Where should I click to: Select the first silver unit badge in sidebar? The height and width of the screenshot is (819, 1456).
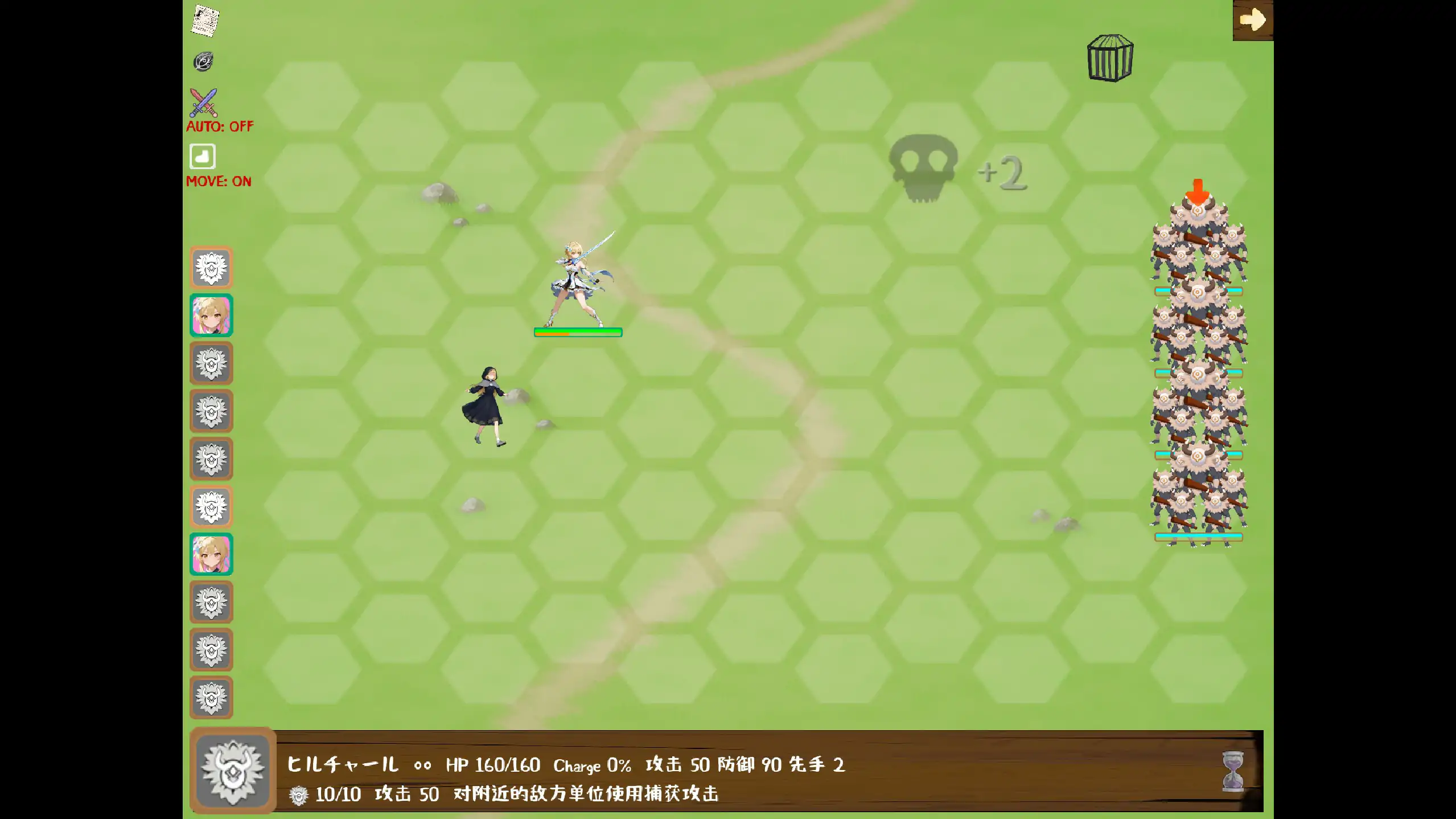(x=211, y=268)
